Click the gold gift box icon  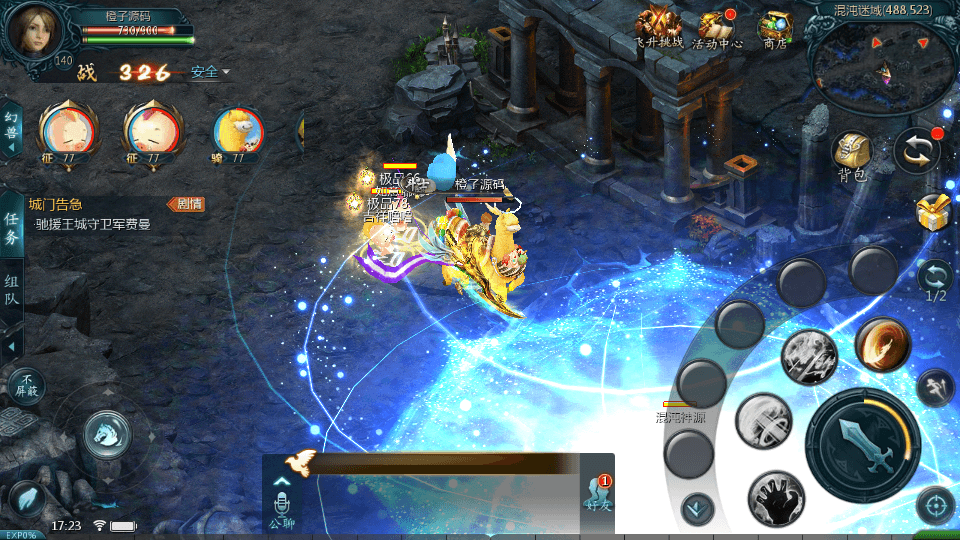click(x=933, y=212)
